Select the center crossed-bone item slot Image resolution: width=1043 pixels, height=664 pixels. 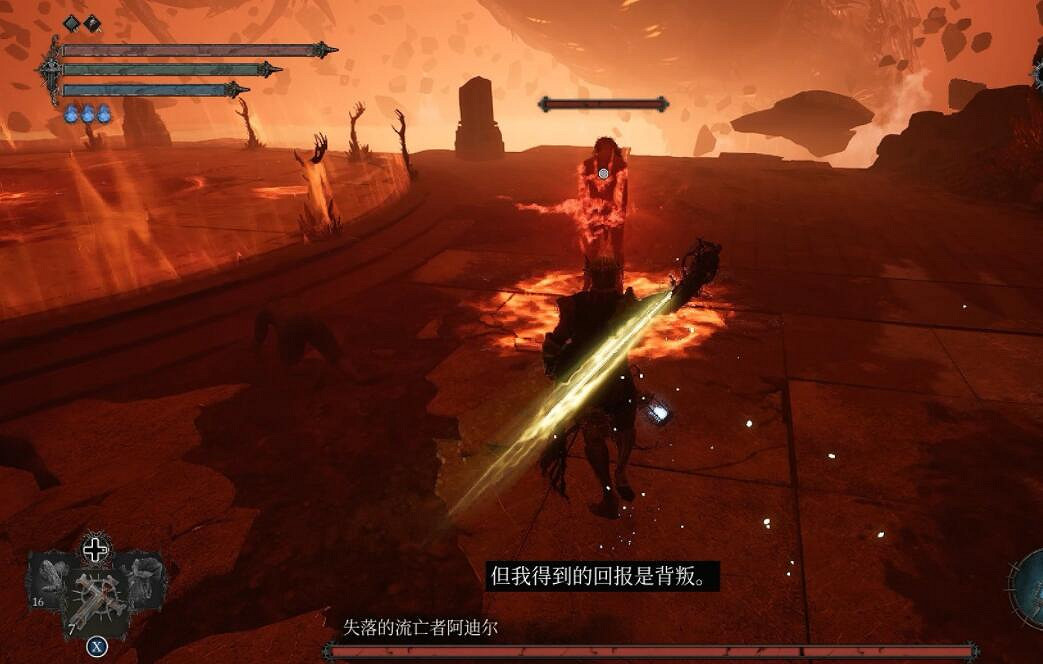(97, 600)
